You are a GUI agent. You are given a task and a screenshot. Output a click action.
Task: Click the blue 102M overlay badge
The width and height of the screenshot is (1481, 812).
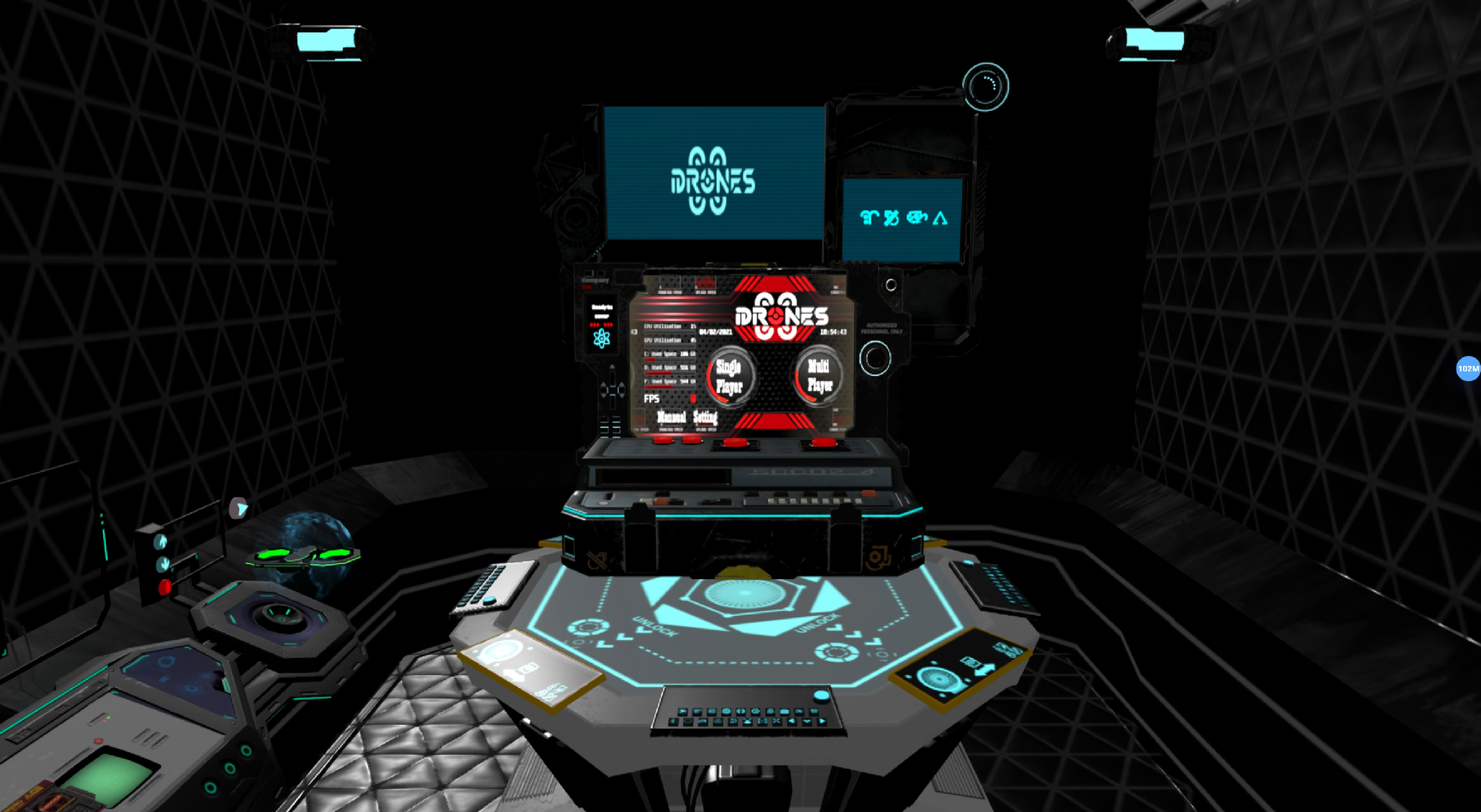click(1467, 369)
